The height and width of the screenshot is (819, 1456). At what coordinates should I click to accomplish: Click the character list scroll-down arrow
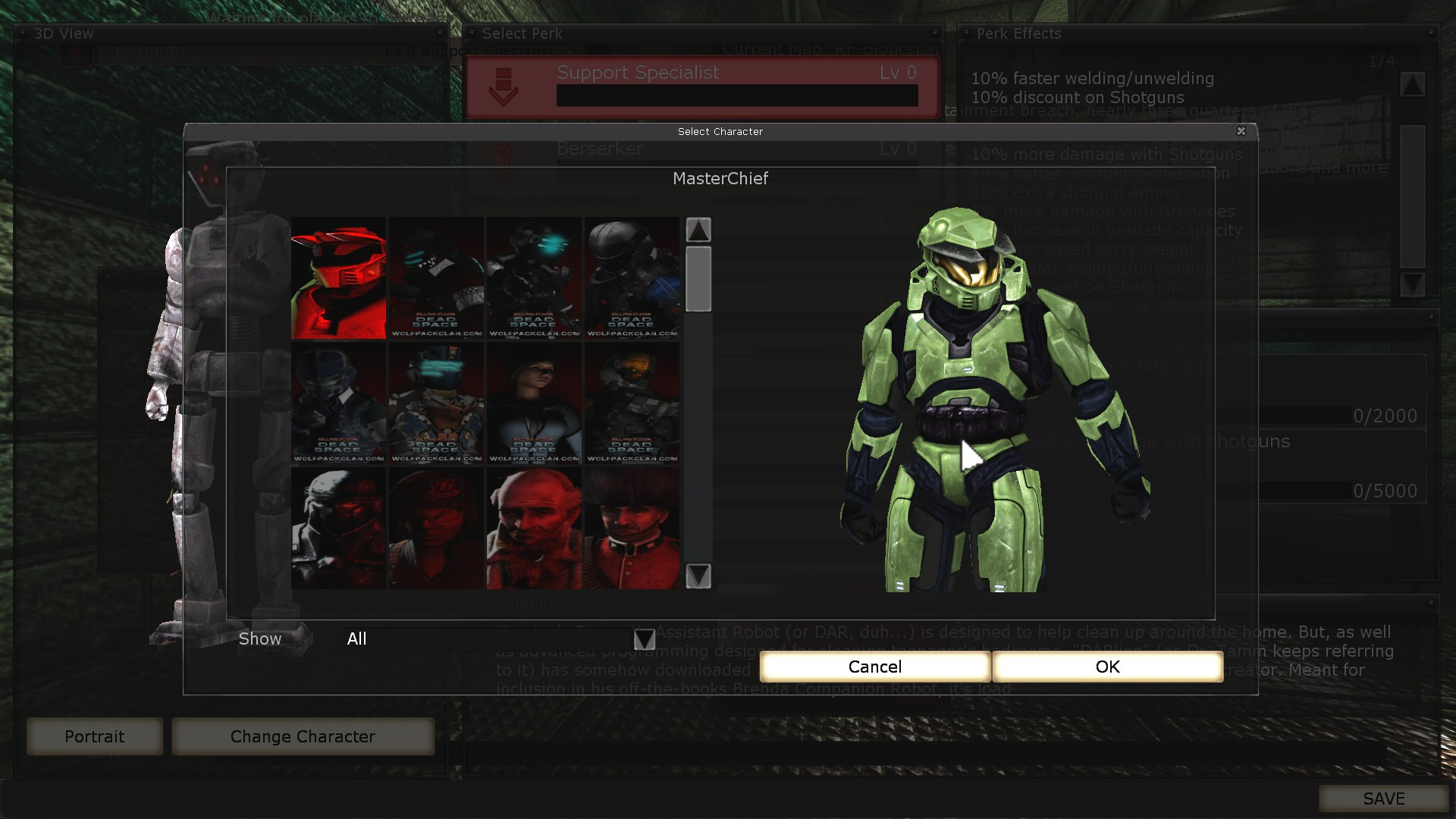[698, 578]
